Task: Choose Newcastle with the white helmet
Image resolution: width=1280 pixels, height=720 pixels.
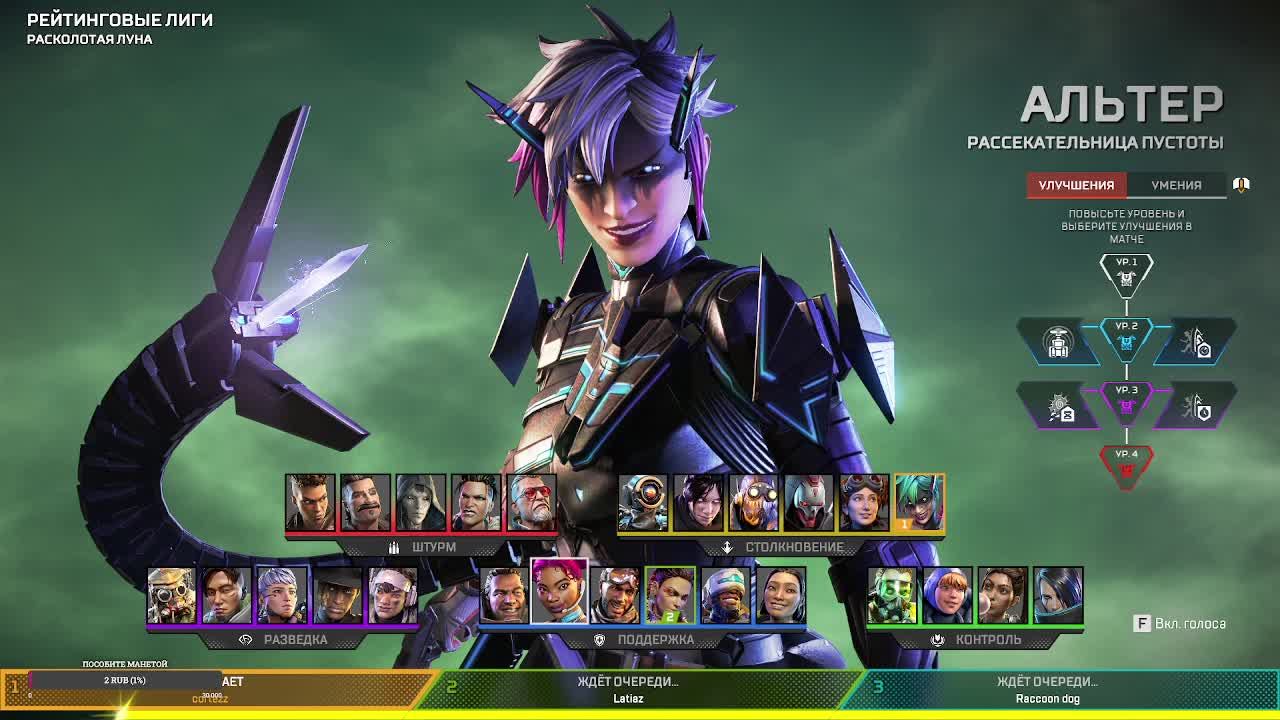Action: pyautogui.click(x=725, y=595)
